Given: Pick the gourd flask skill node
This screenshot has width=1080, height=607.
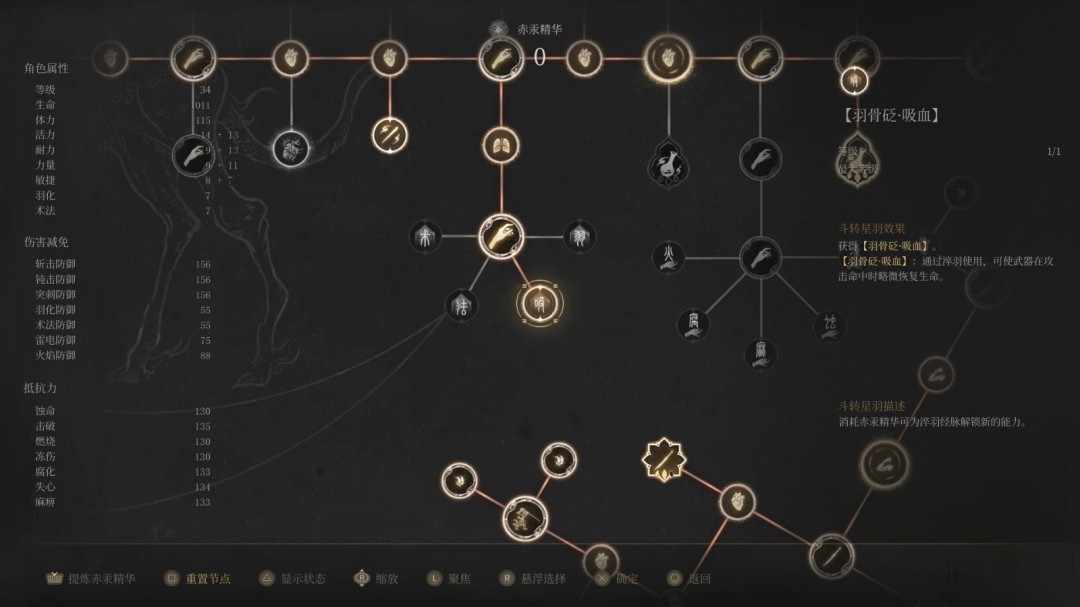Looking at the screenshot, I should click(x=667, y=163).
